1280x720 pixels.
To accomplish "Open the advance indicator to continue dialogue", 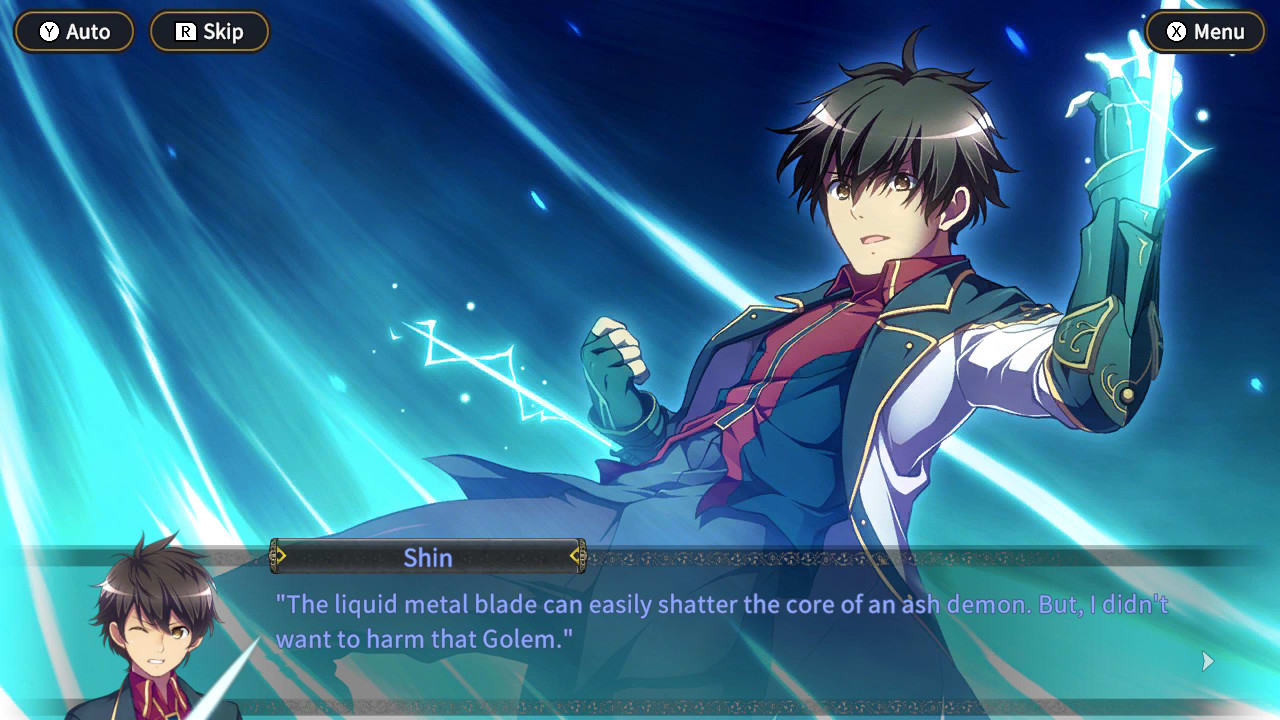I will 1206,661.
